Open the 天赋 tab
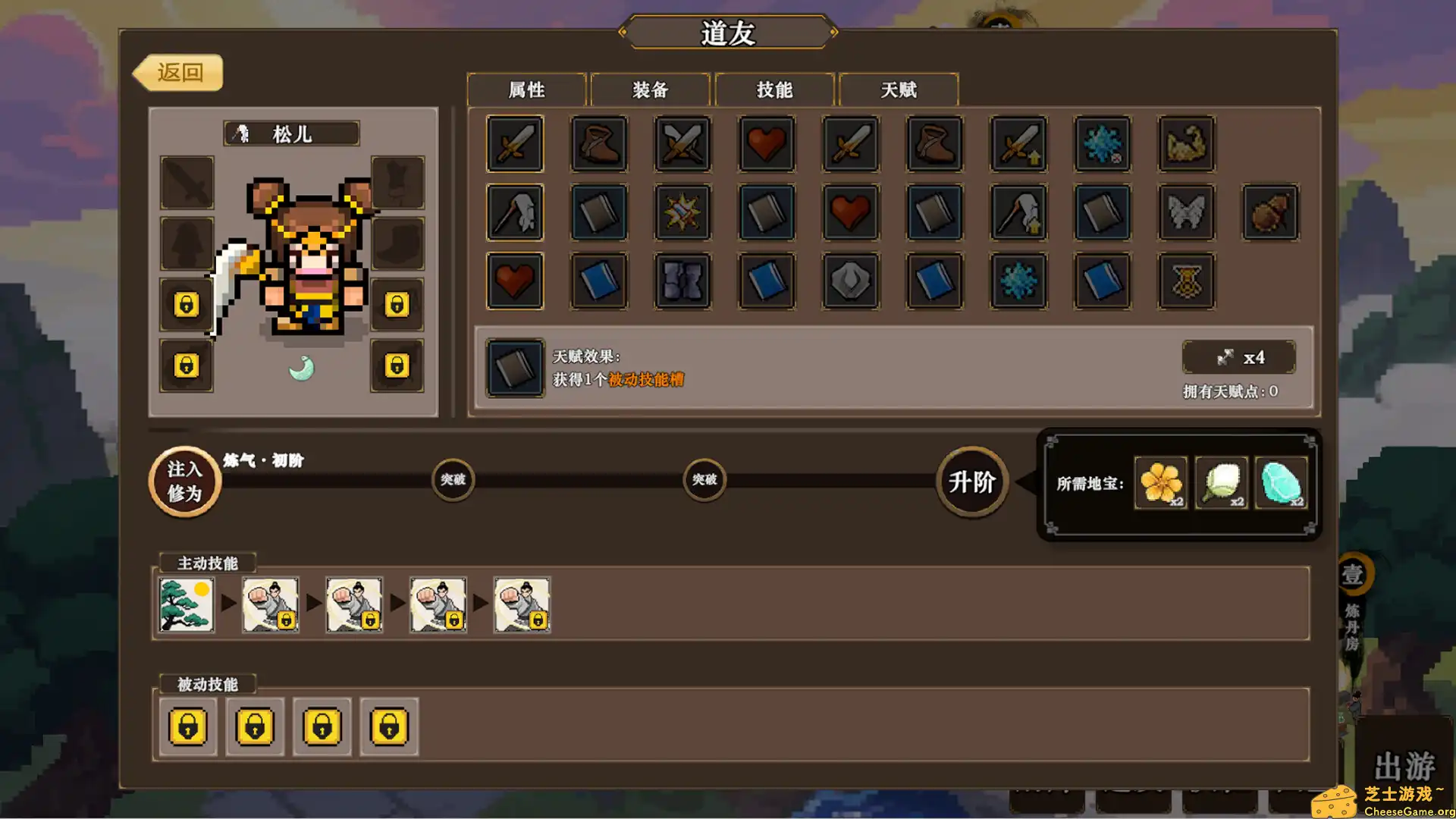The height and width of the screenshot is (819, 1456). 899,89
